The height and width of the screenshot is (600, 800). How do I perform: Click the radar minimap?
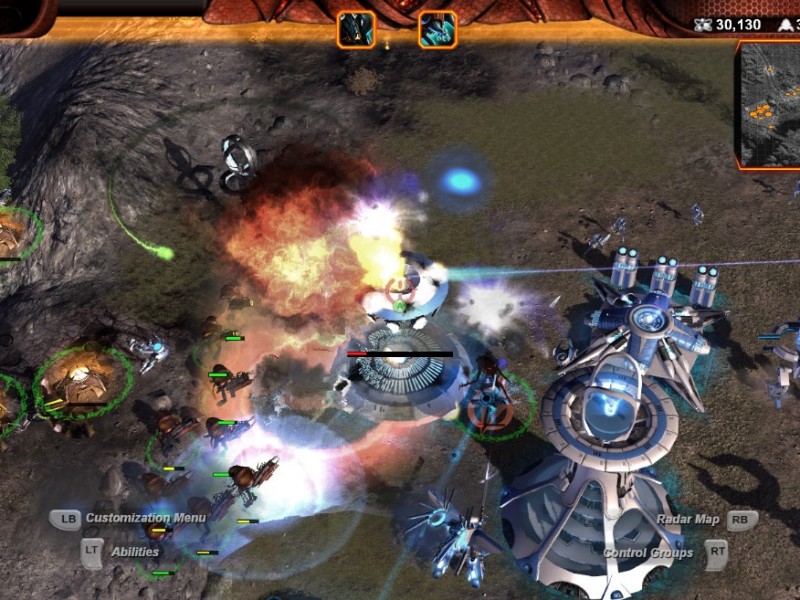(770, 104)
